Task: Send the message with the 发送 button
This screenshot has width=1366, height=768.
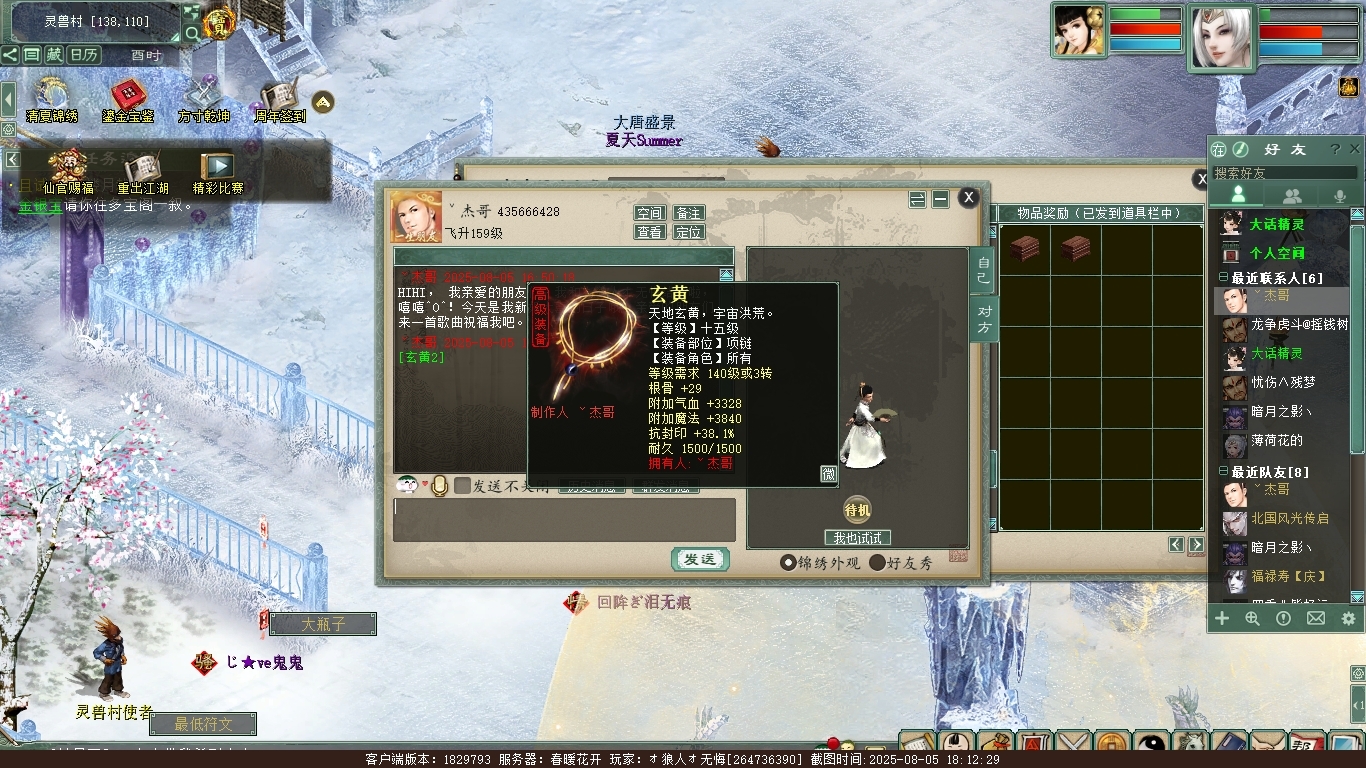Action: pyautogui.click(x=699, y=560)
